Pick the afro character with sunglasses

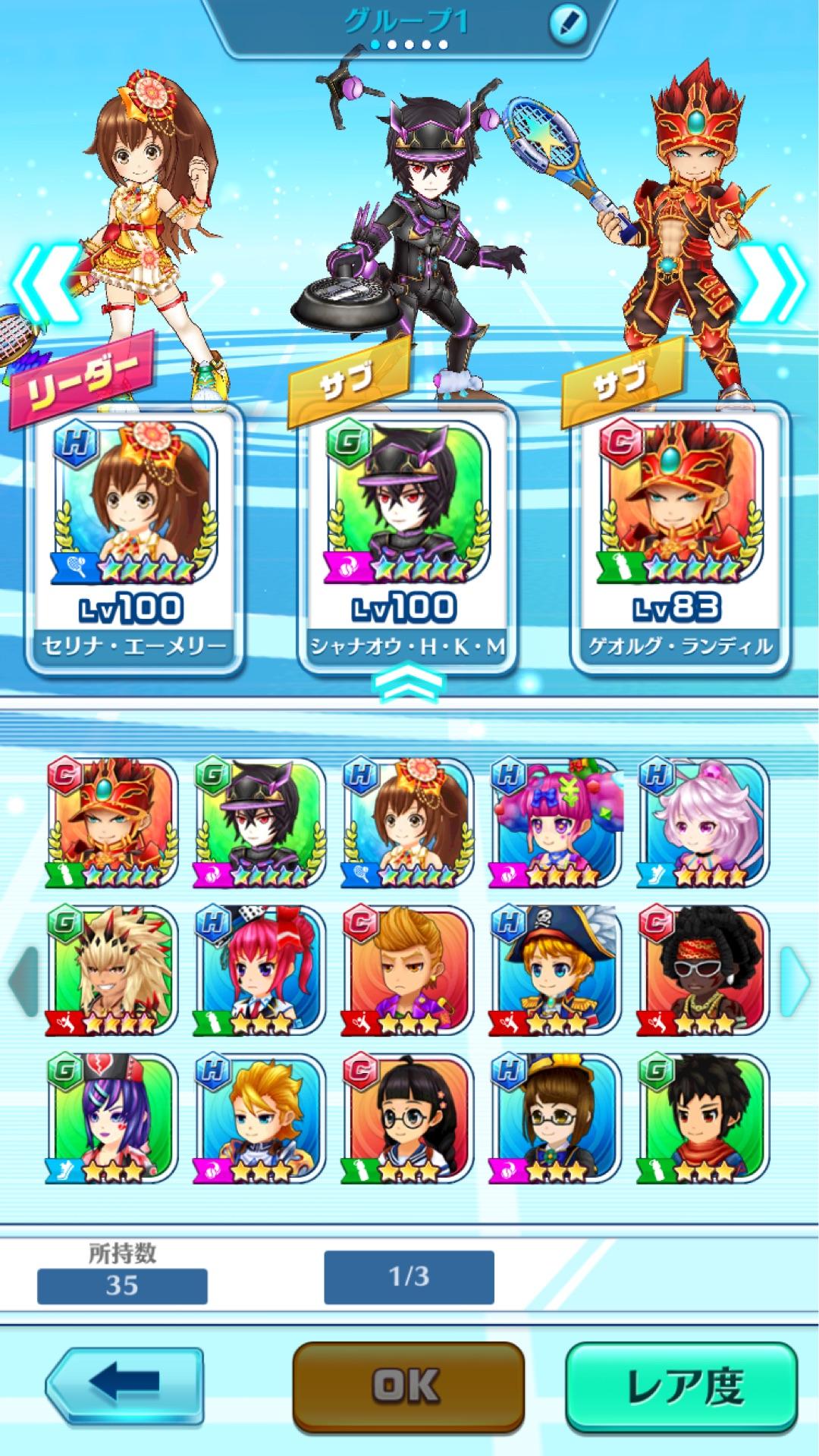click(703, 971)
